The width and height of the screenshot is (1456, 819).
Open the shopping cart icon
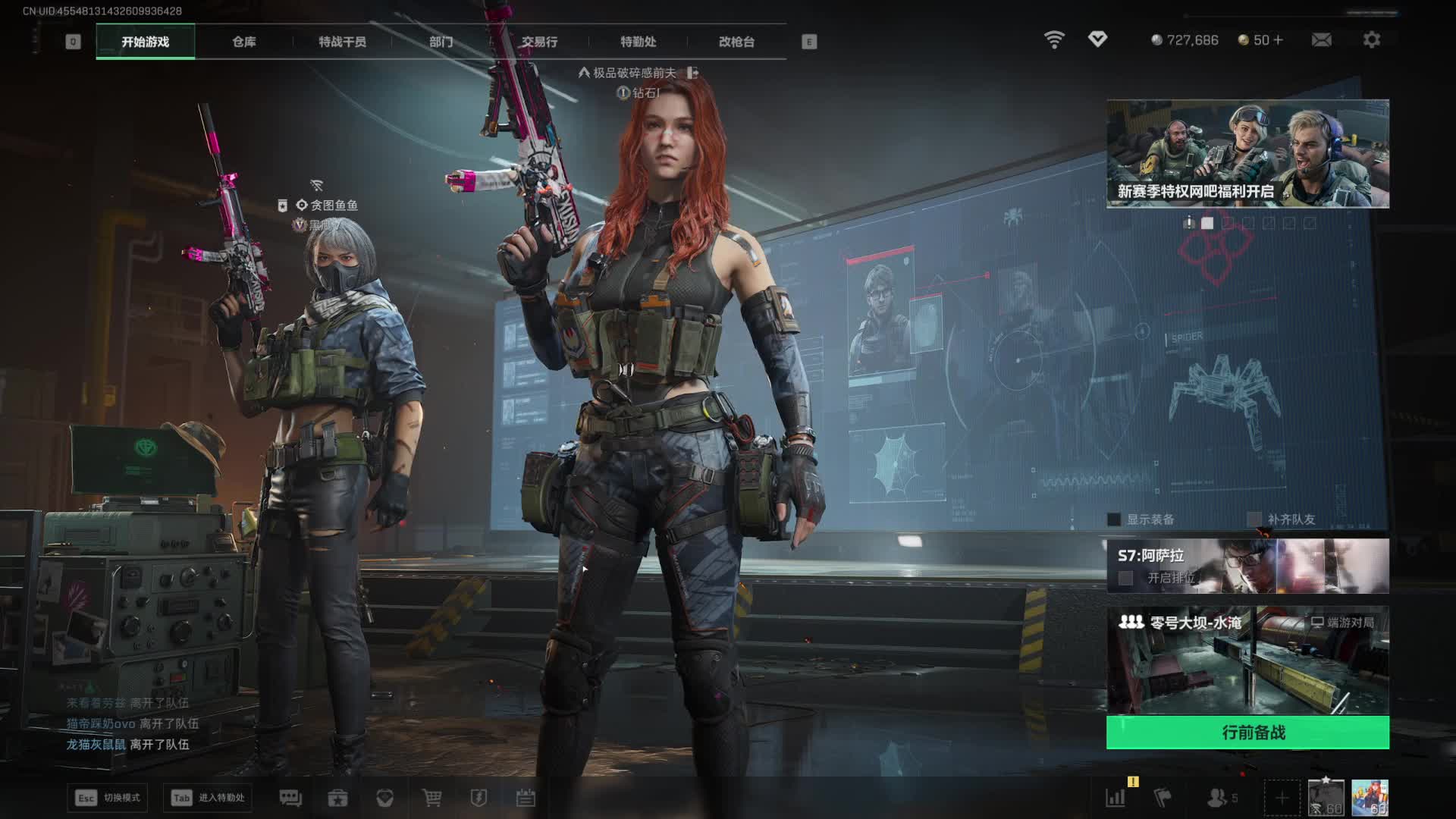tap(432, 798)
